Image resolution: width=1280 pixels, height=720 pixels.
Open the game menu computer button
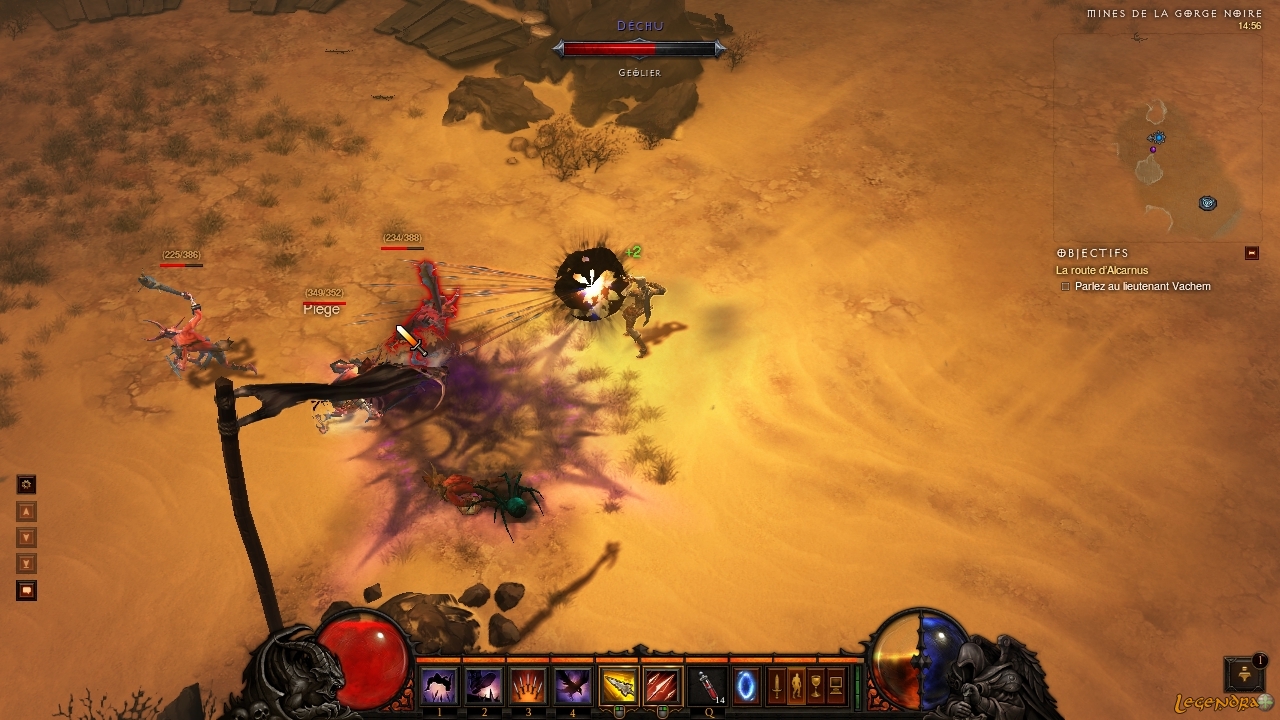coord(836,686)
